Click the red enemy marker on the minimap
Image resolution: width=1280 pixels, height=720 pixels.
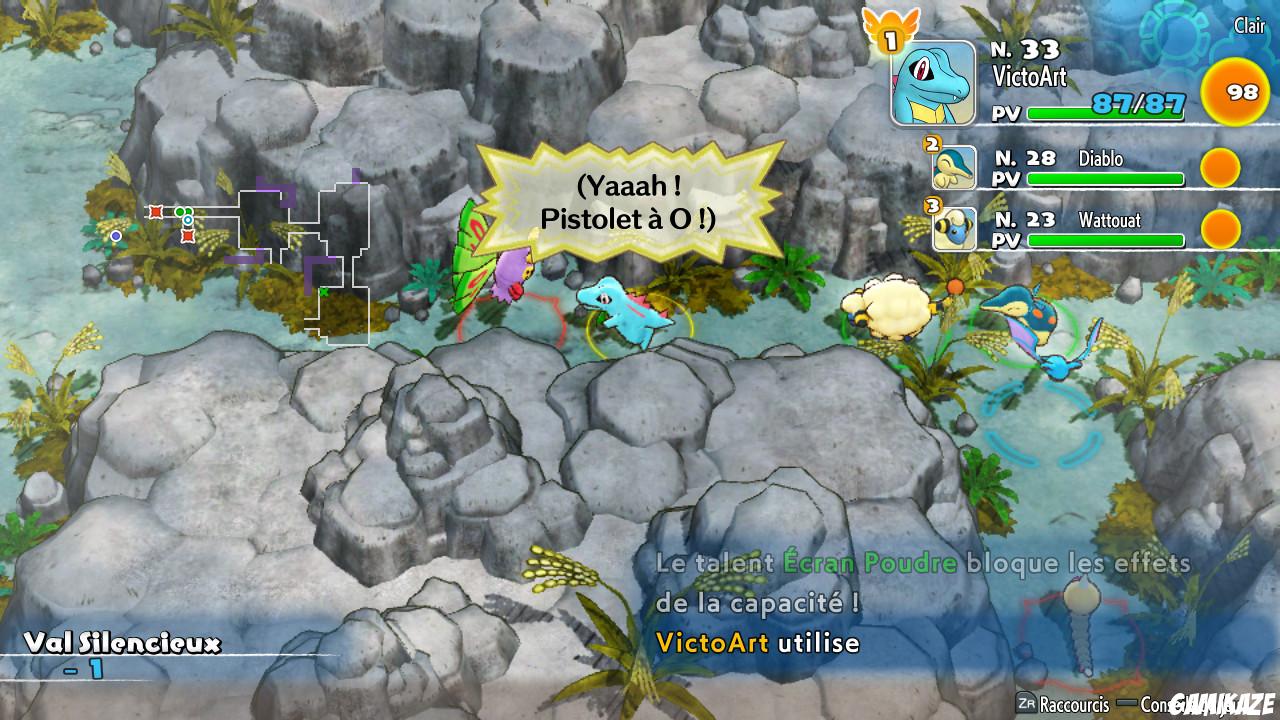pyautogui.click(x=156, y=212)
